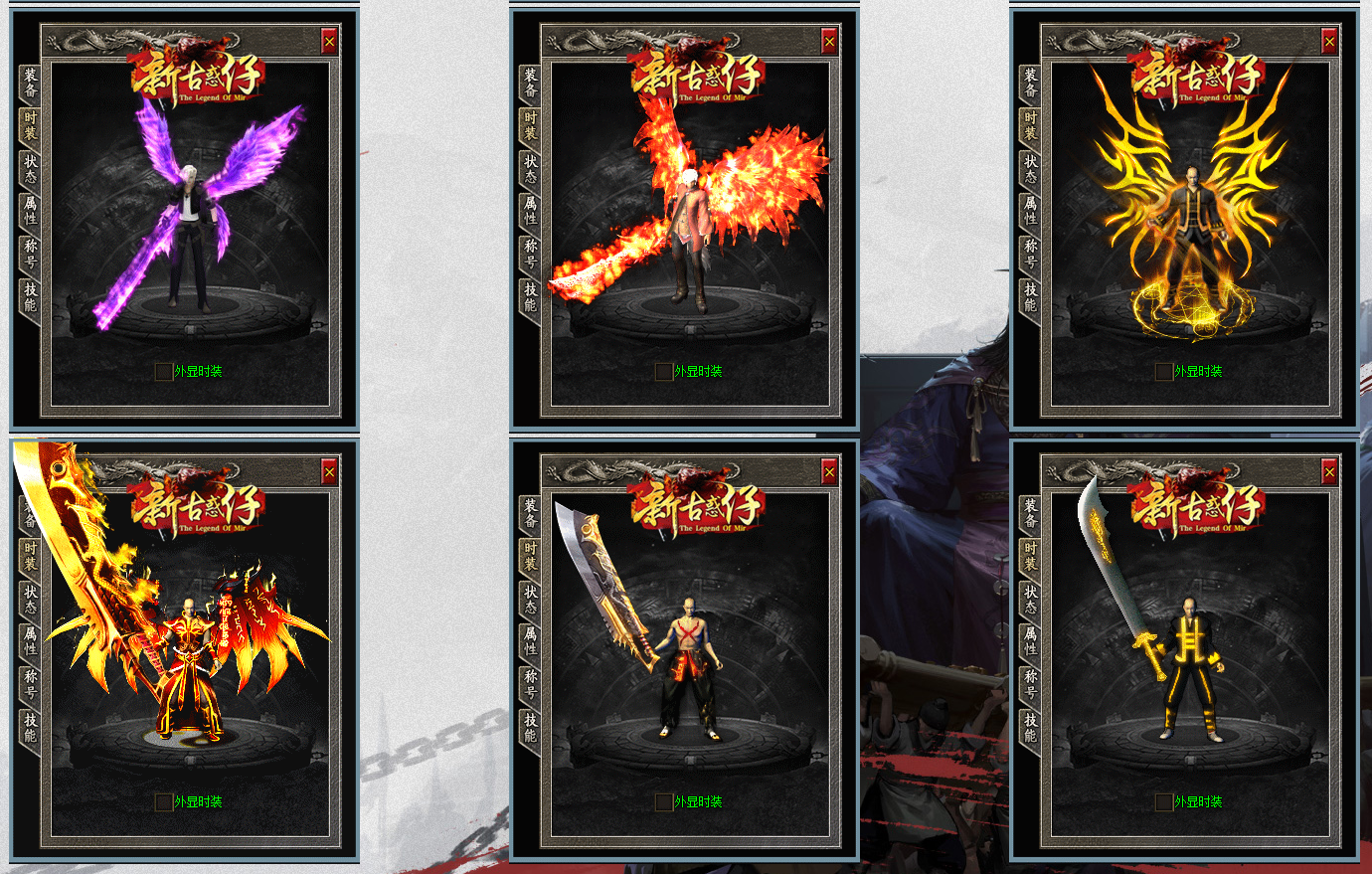
Task: Tick 外显时装 under the flame-winged character
Action: click(664, 372)
